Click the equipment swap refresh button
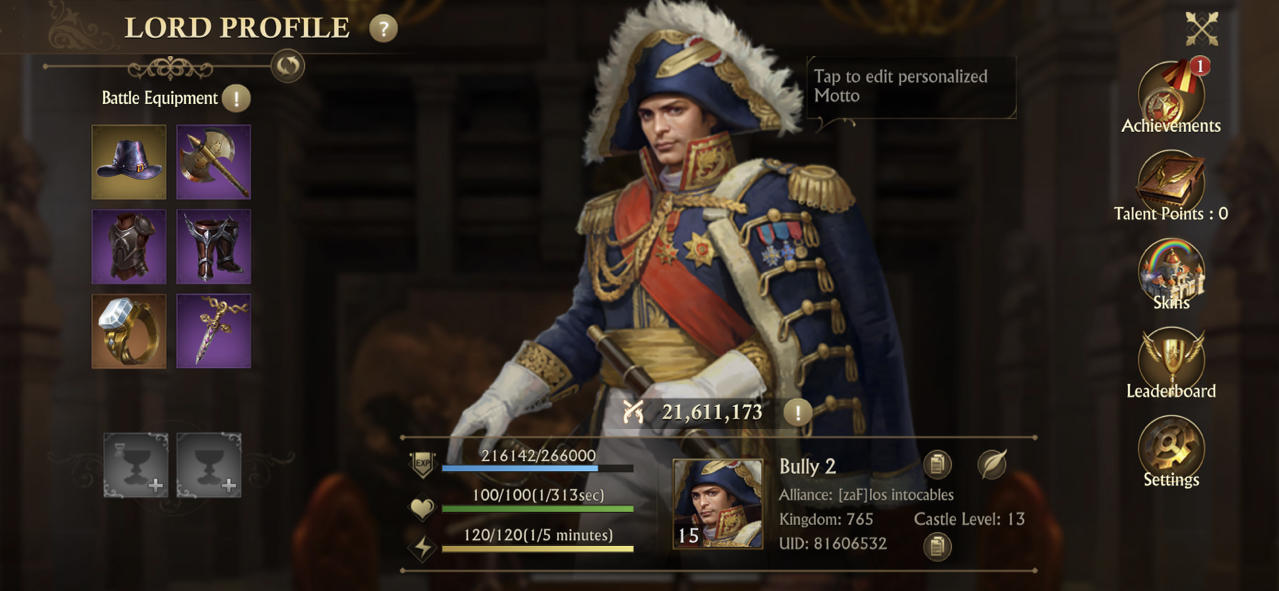1279x591 pixels. tap(288, 66)
